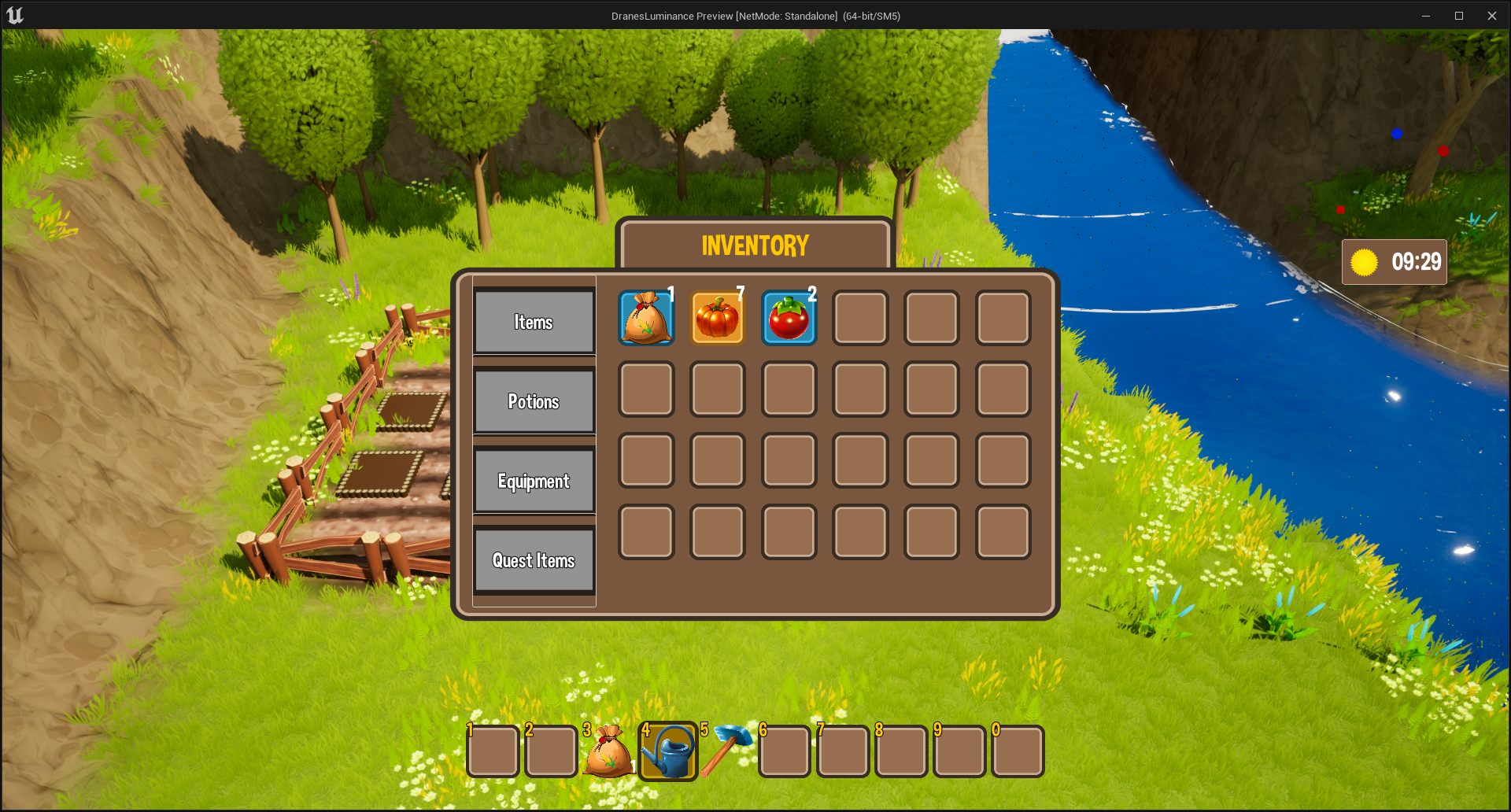Select the Quest Items category
Image resolution: width=1511 pixels, height=812 pixels.
(x=534, y=560)
